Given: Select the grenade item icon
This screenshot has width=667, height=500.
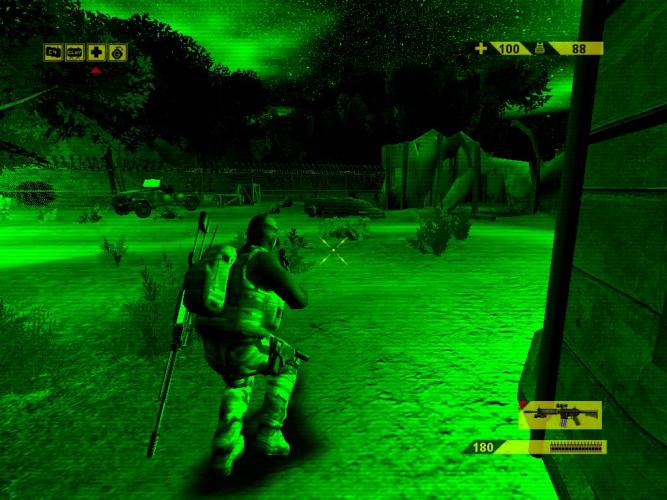Looking at the screenshot, I should pos(117,52).
